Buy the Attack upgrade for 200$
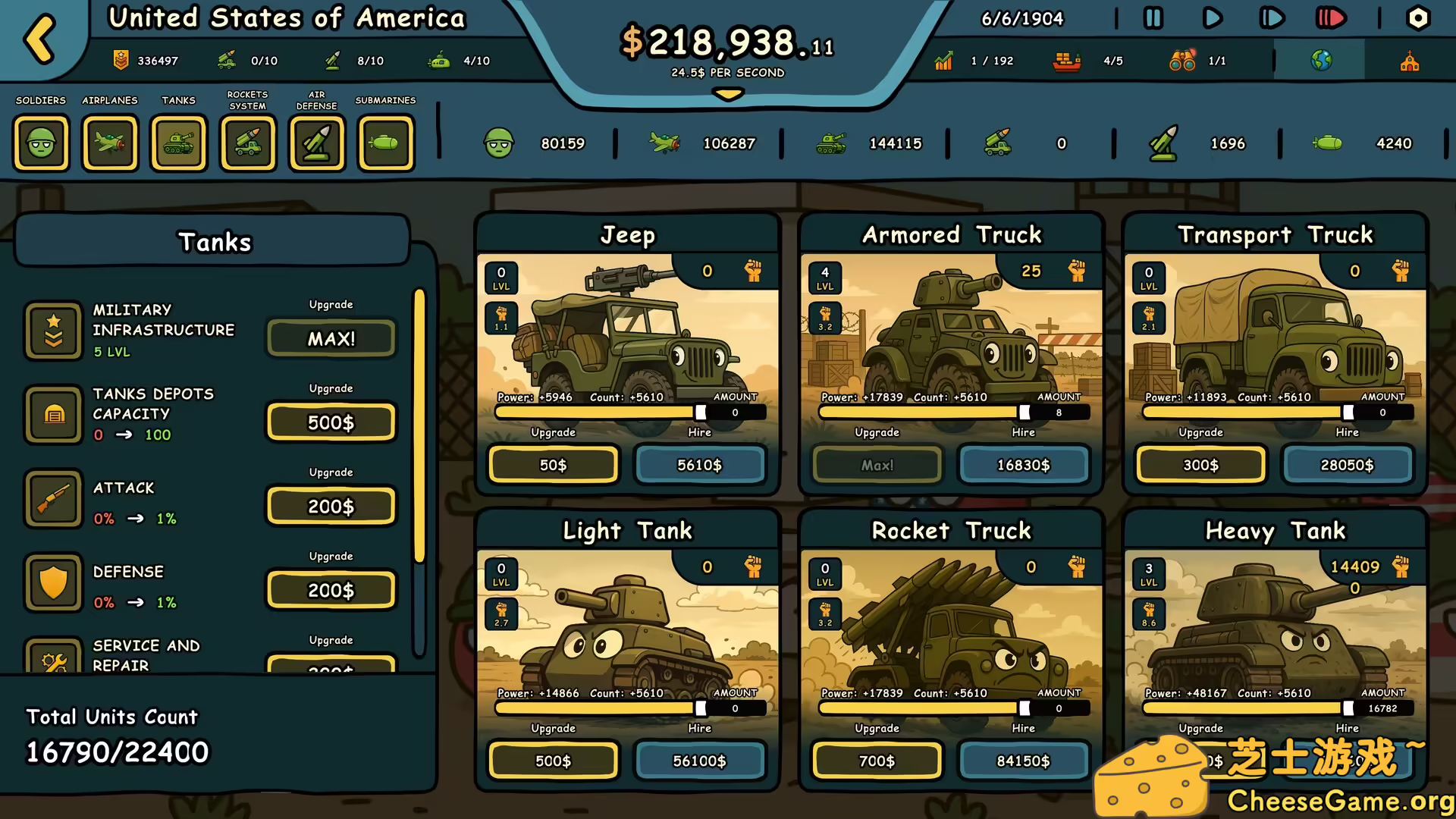 (331, 507)
